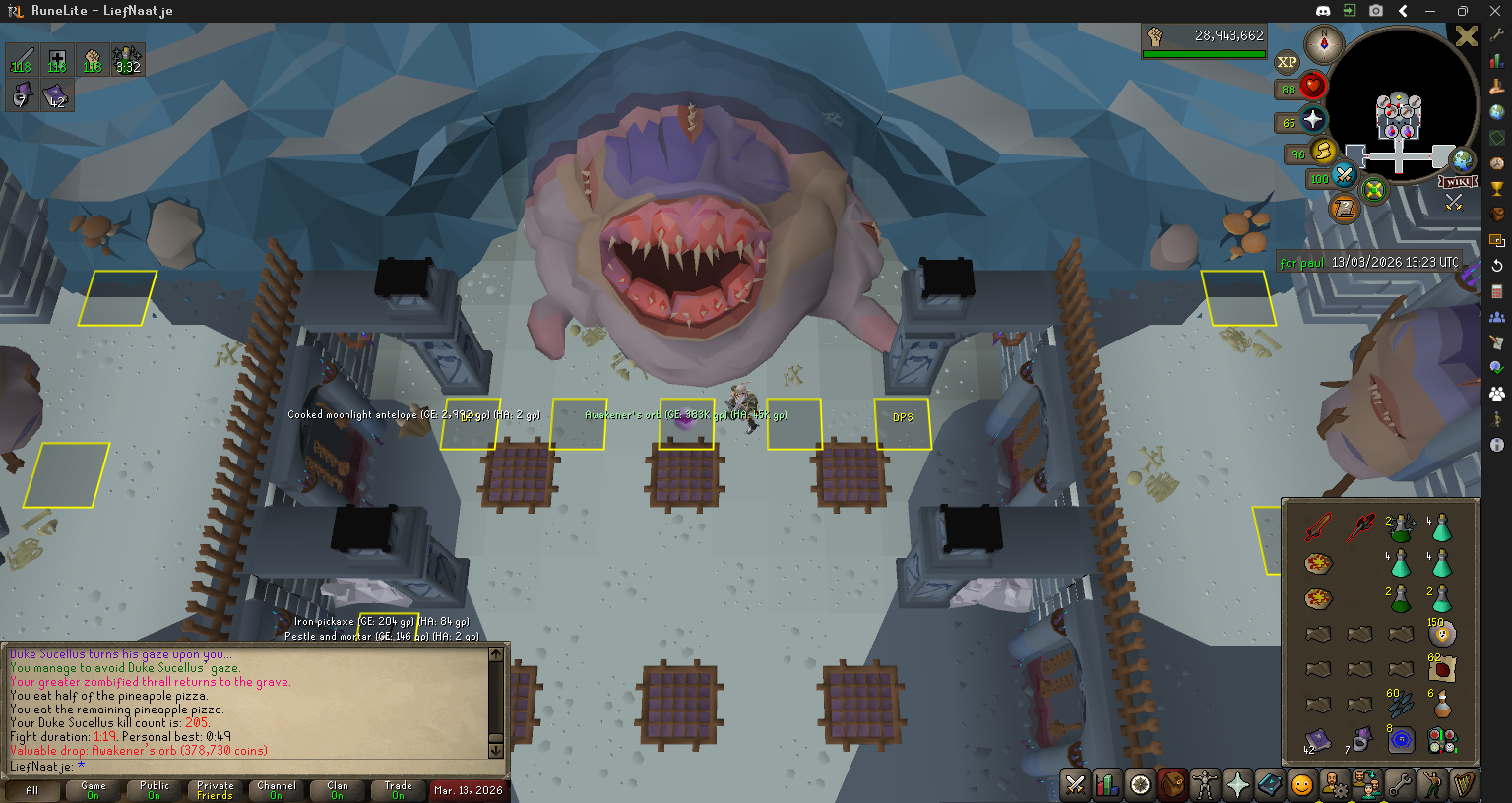Open the Wiki lookup banner
Viewport: 1512px width, 803px height.
pyautogui.click(x=1458, y=182)
